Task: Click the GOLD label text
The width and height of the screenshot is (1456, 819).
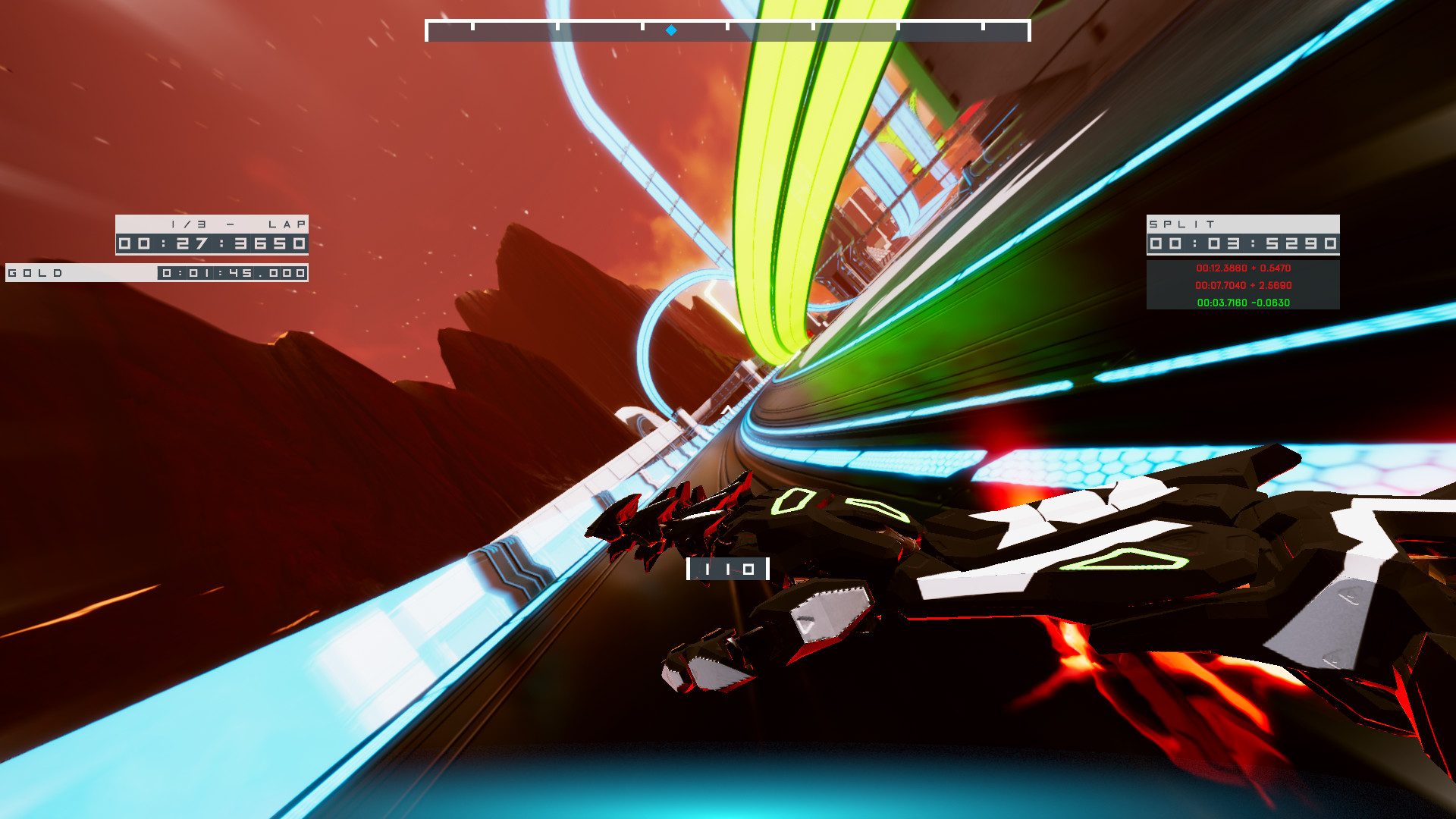Action: pyautogui.click(x=38, y=273)
